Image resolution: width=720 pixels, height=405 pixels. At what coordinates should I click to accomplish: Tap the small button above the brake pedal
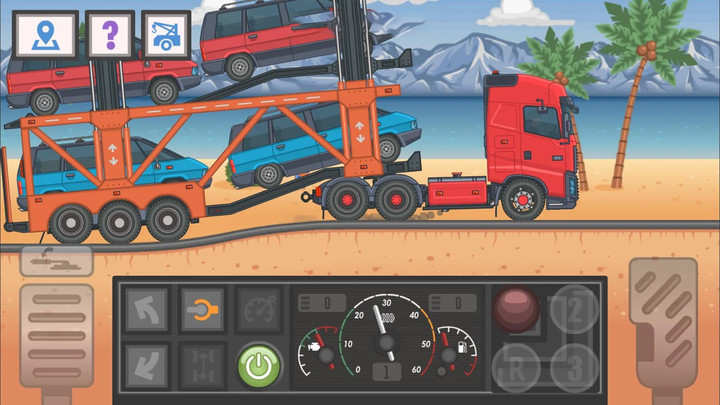pyautogui.click(x=57, y=262)
